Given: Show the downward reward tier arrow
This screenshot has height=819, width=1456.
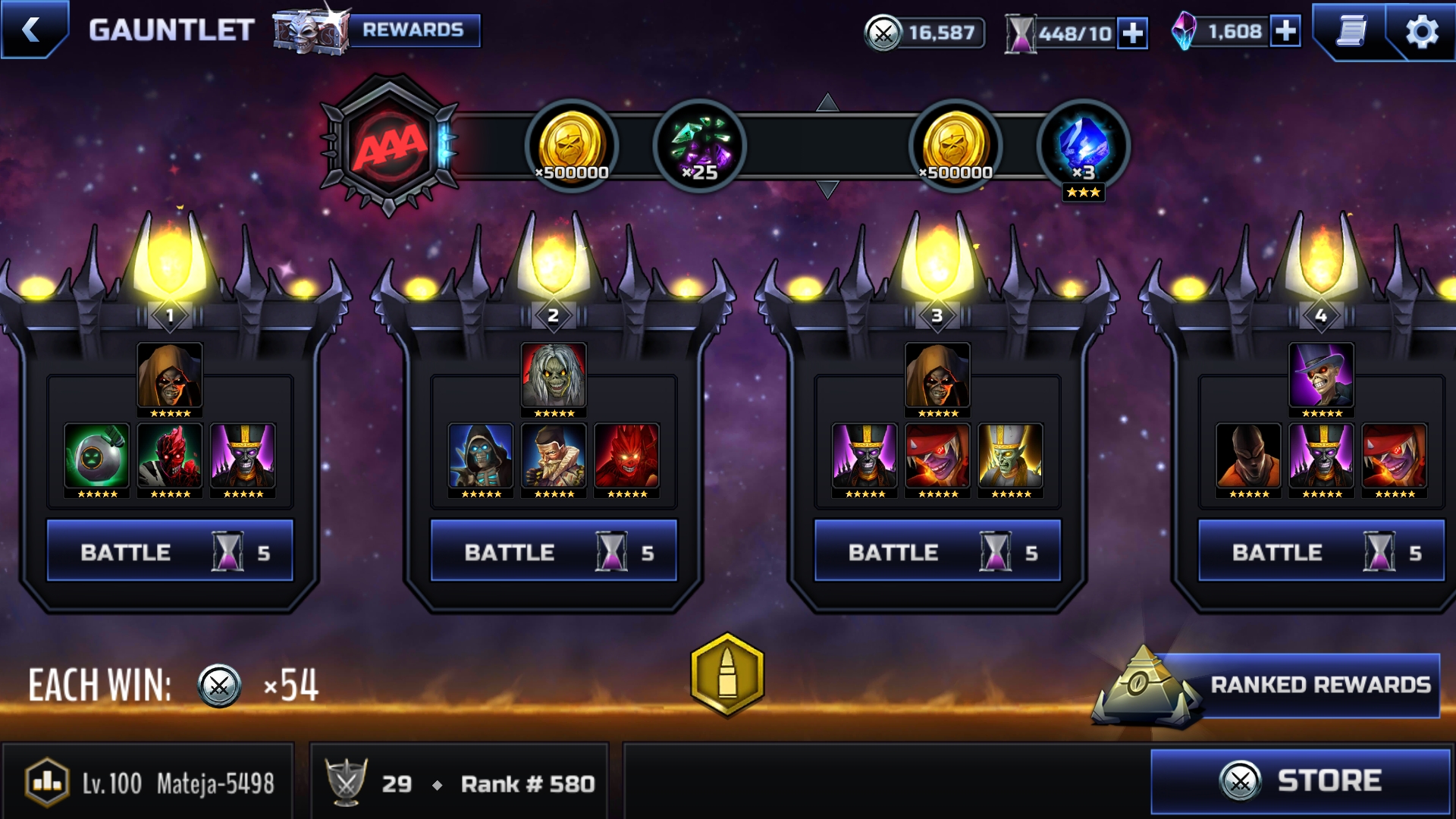Looking at the screenshot, I should (827, 190).
